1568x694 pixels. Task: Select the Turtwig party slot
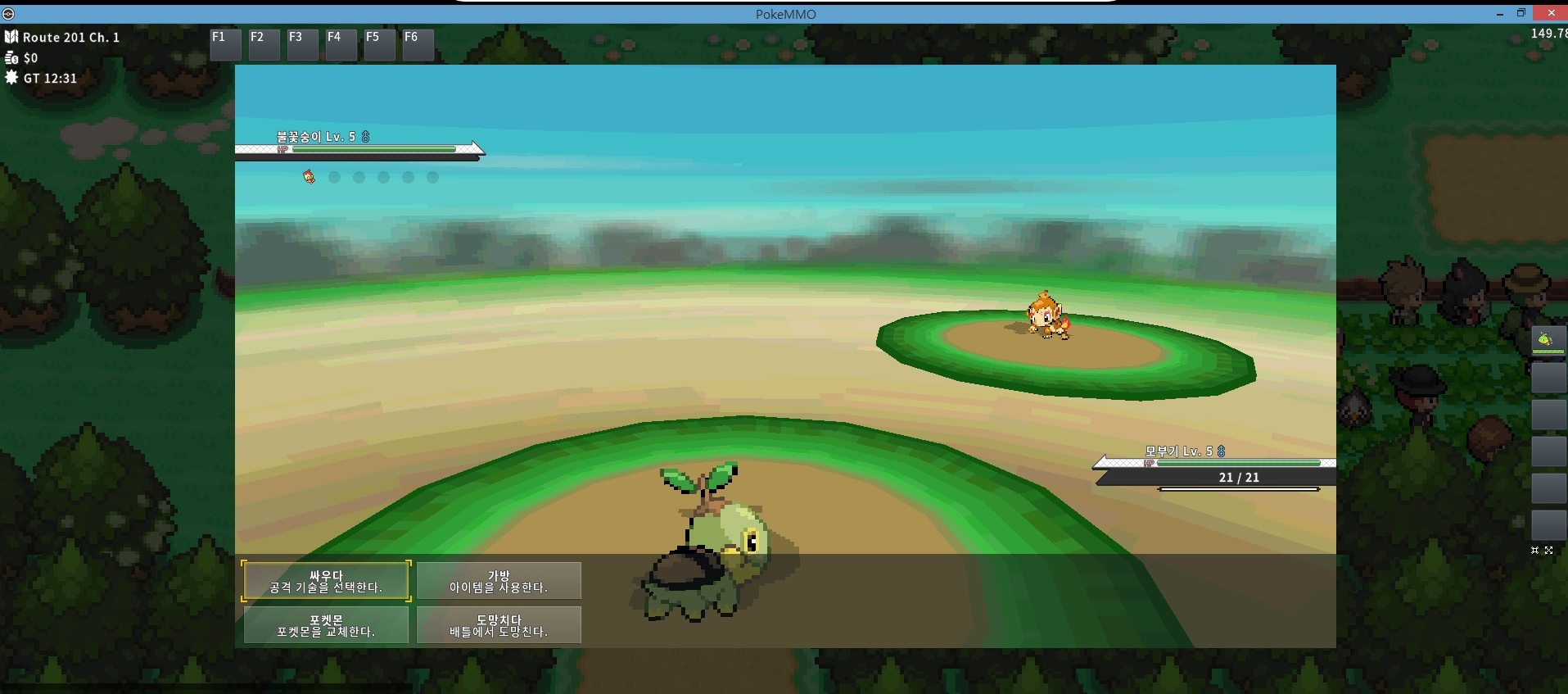[1548, 340]
